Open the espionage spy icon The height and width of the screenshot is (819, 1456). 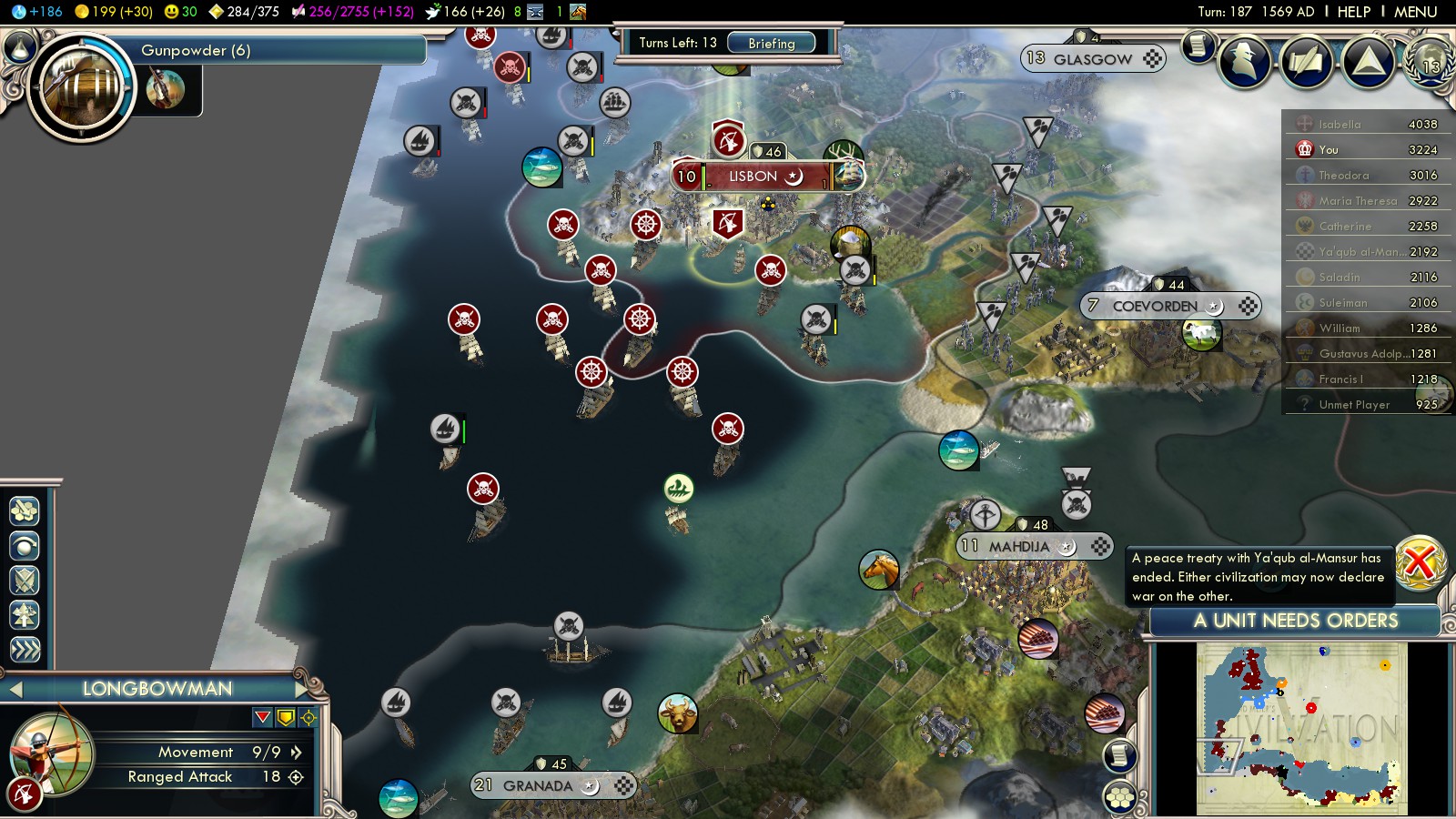point(1246,62)
